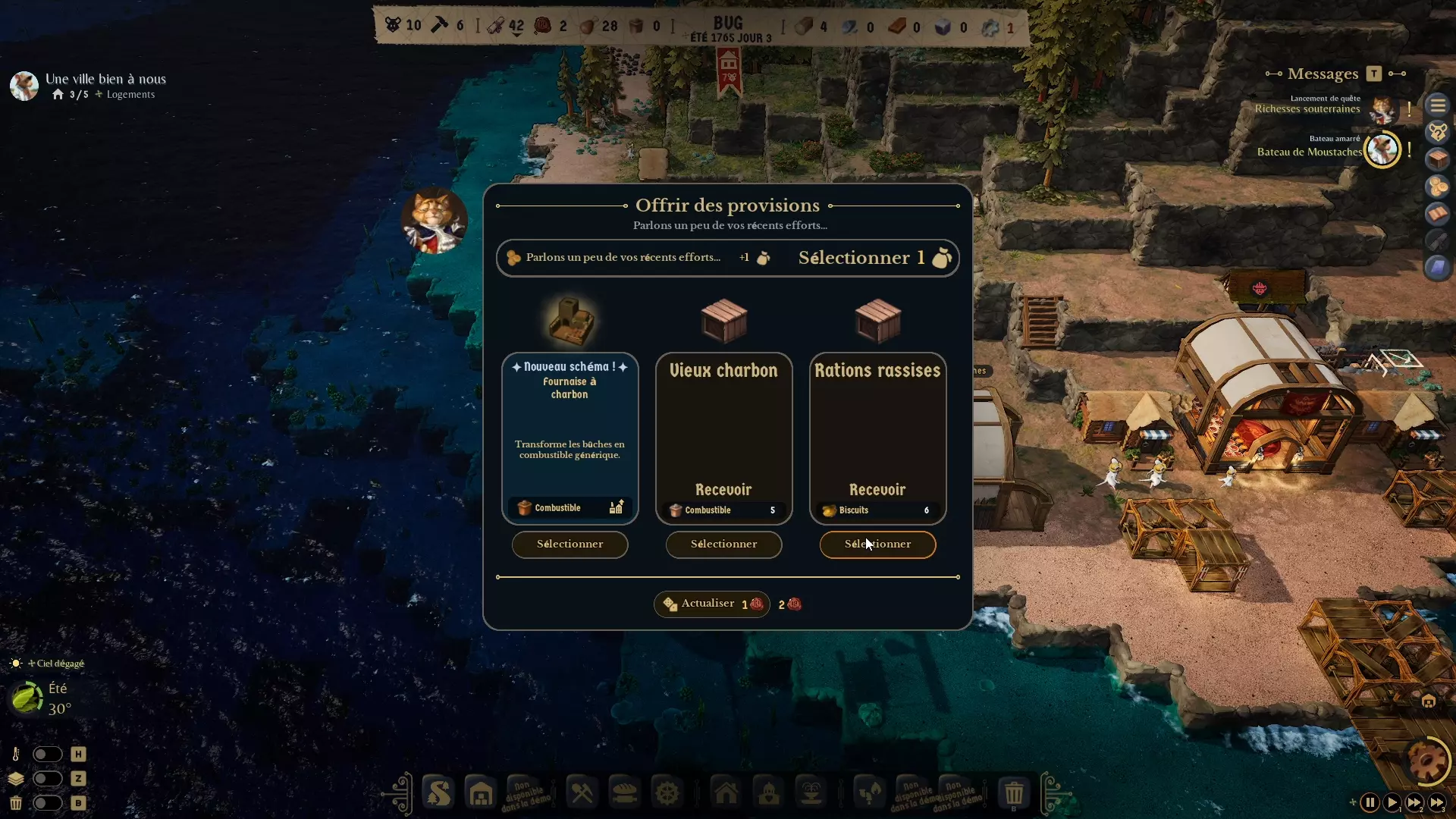The width and height of the screenshot is (1456, 819).
Task: Open the food production buildings category
Action: 624,792
